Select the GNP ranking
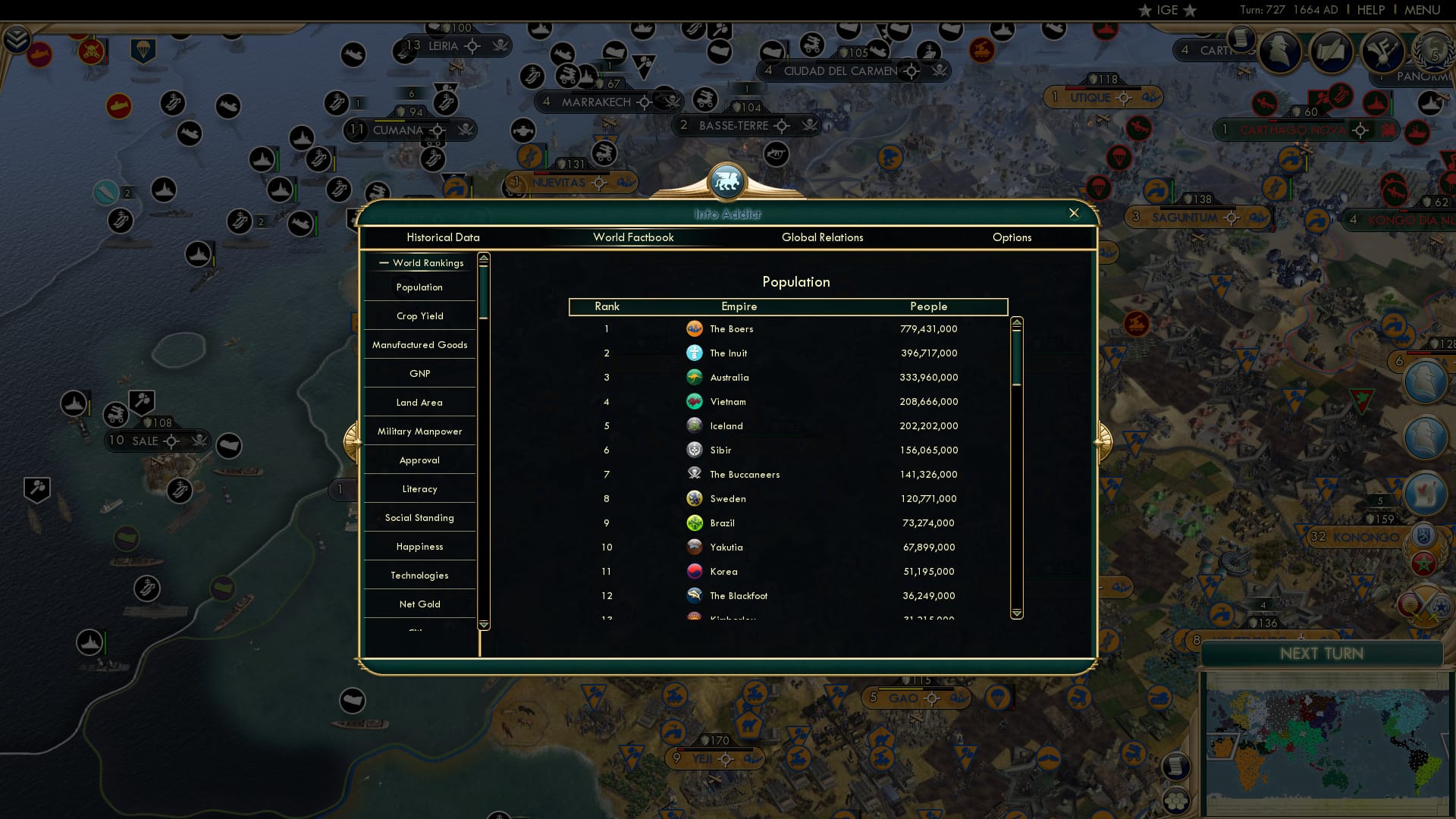This screenshot has height=819, width=1456. pos(419,373)
